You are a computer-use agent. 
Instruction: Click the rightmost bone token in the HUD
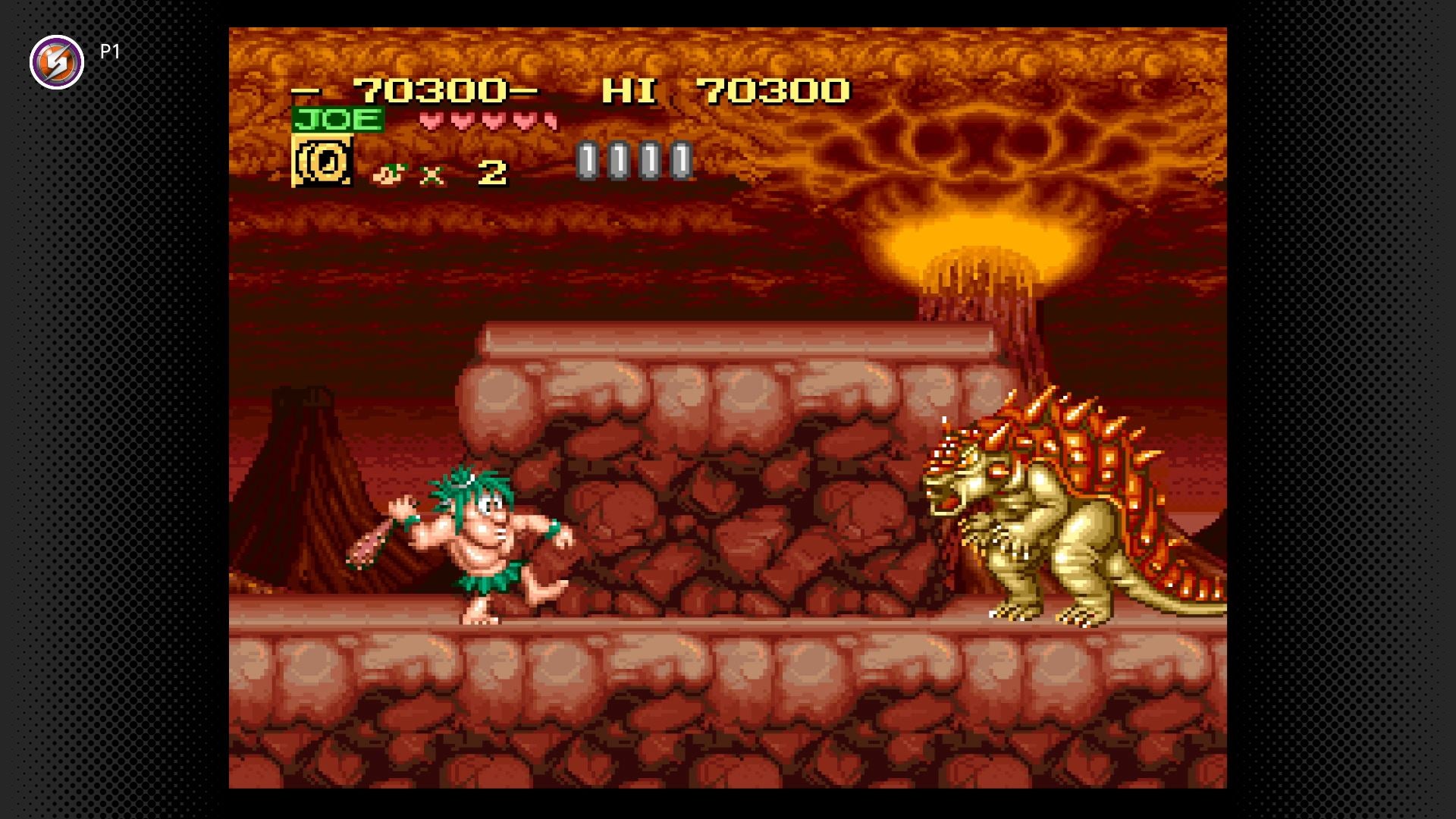tap(679, 159)
